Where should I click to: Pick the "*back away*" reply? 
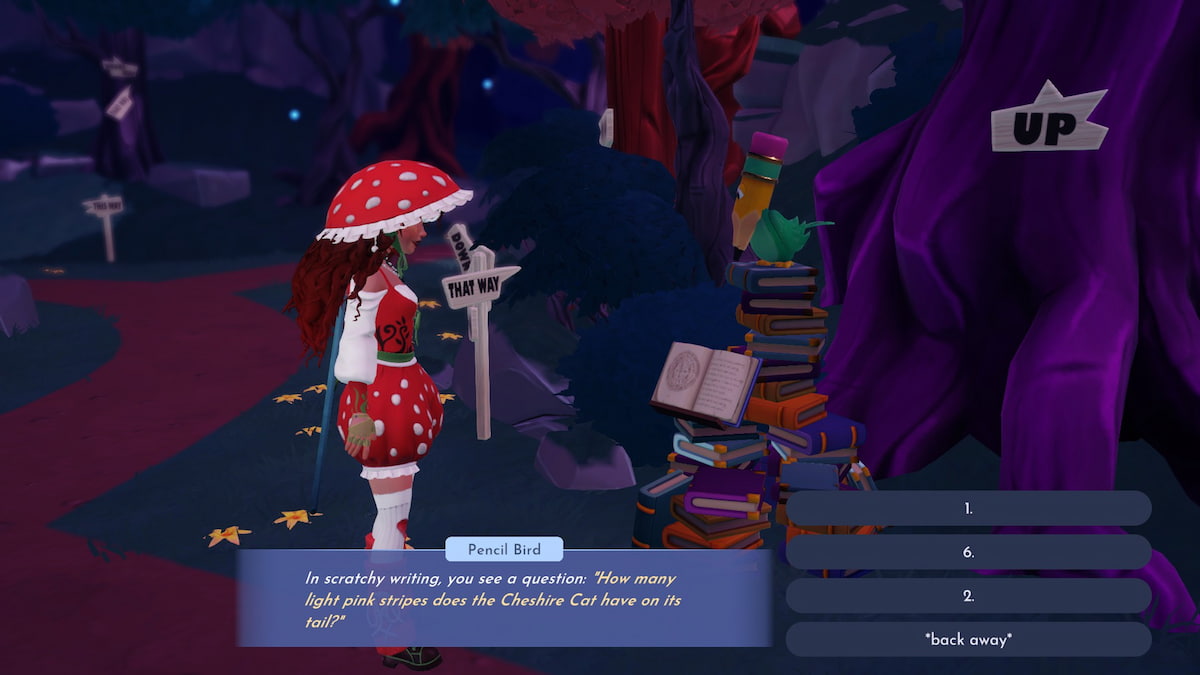pyautogui.click(x=968, y=640)
